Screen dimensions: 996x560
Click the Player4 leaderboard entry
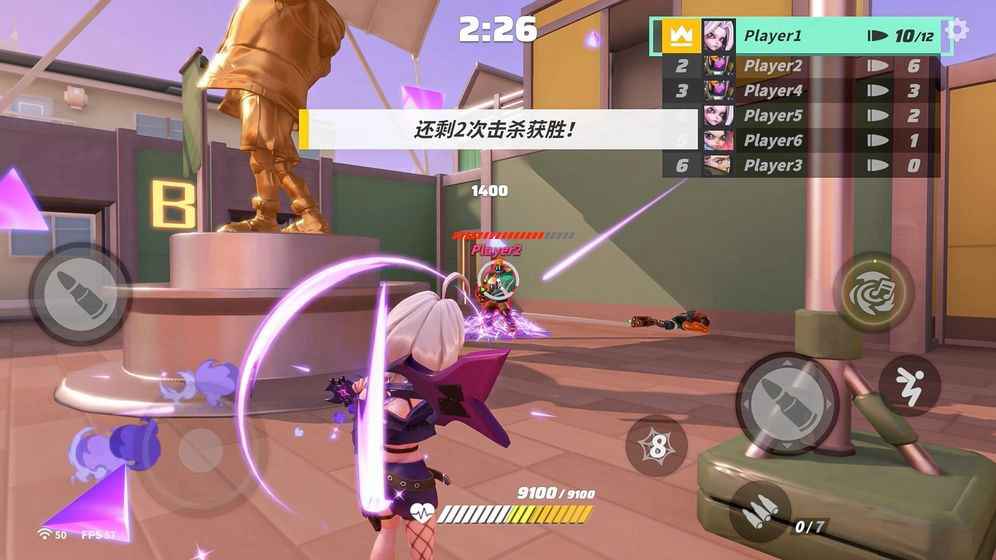pyautogui.click(x=800, y=91)
